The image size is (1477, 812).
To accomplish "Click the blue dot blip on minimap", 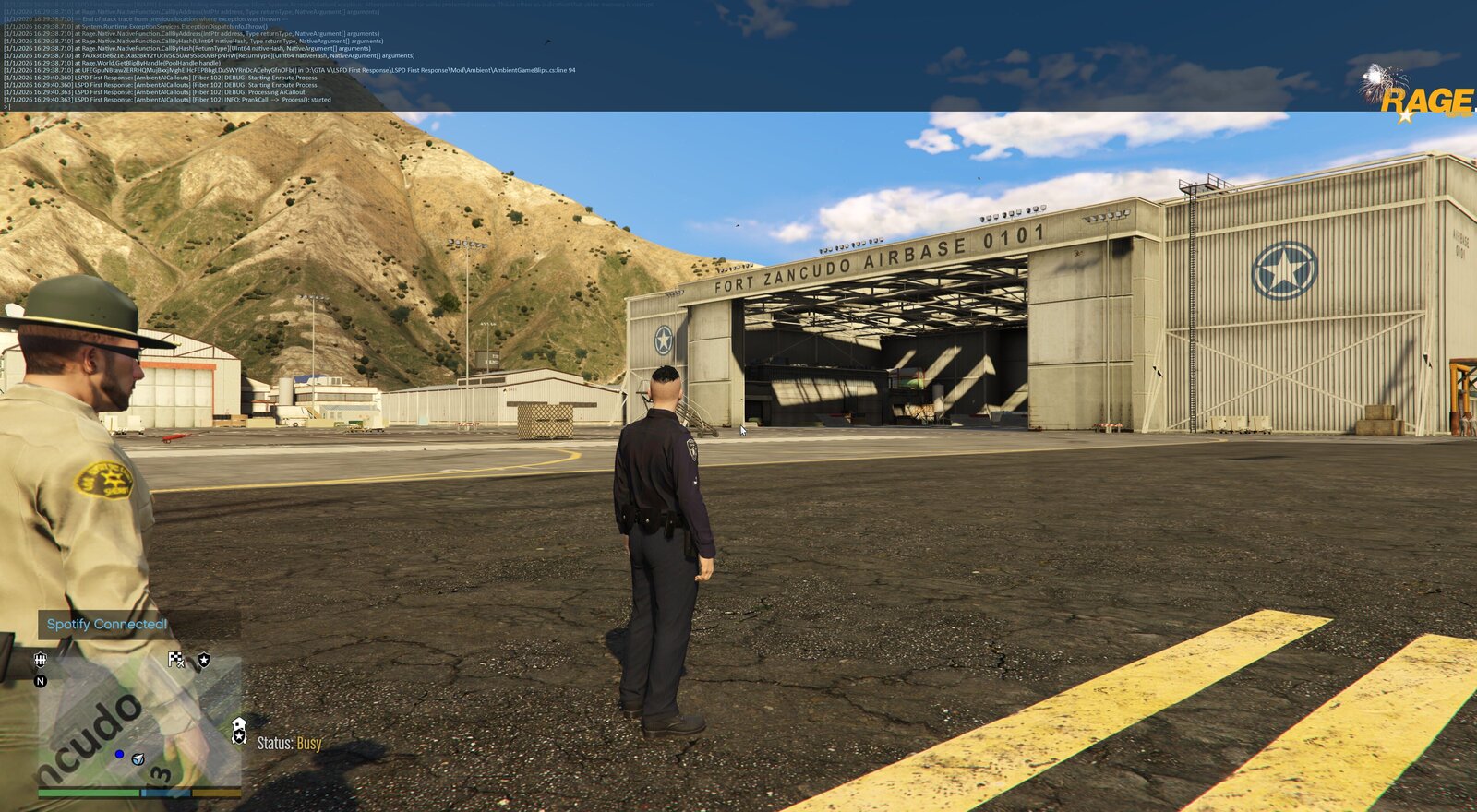I will click(x=119, y=755).
